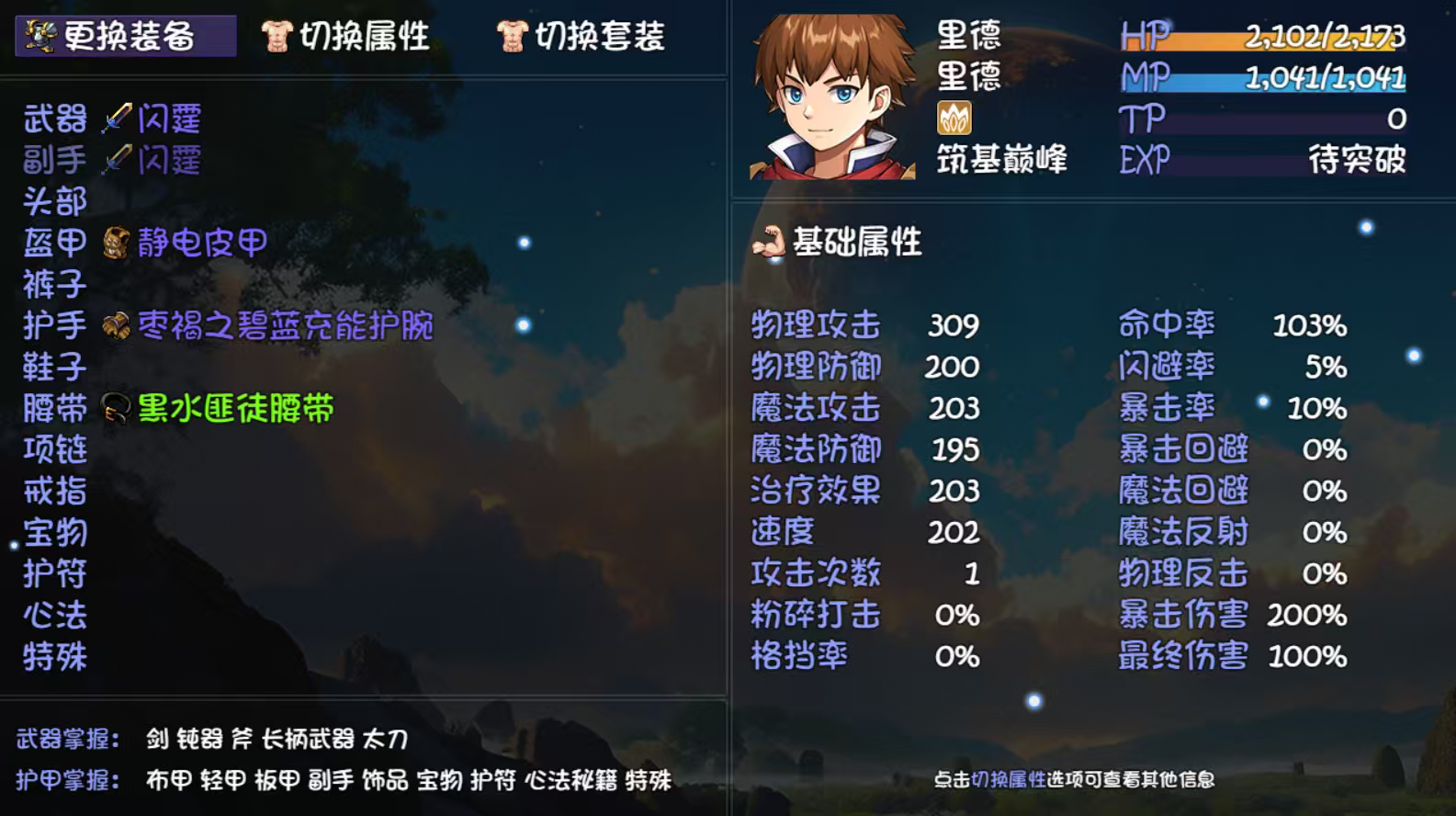Click the sword icon next to 武器 slot
1456x816 pixels.
119,118
